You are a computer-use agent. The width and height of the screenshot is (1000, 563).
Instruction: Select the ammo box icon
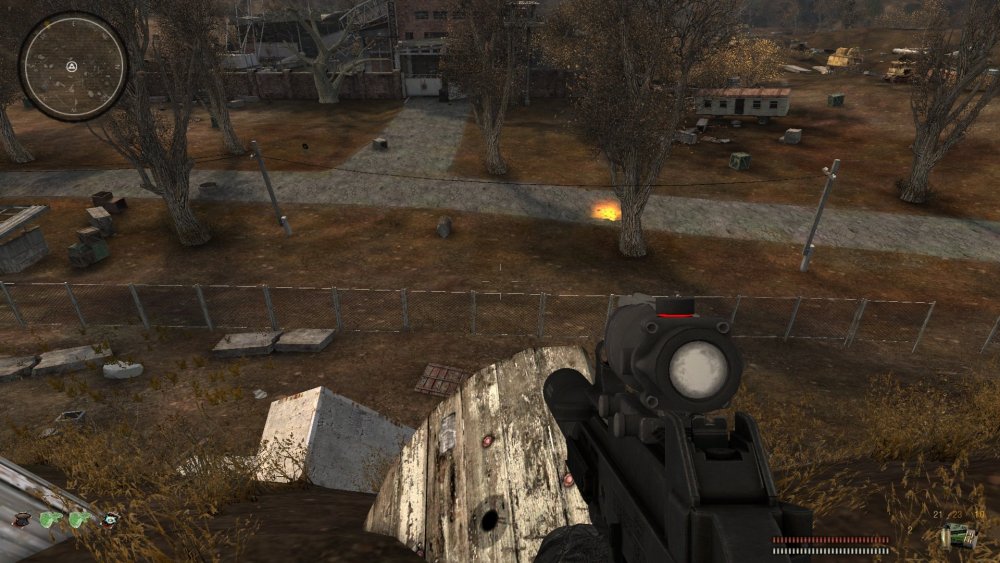pos(960,537)
